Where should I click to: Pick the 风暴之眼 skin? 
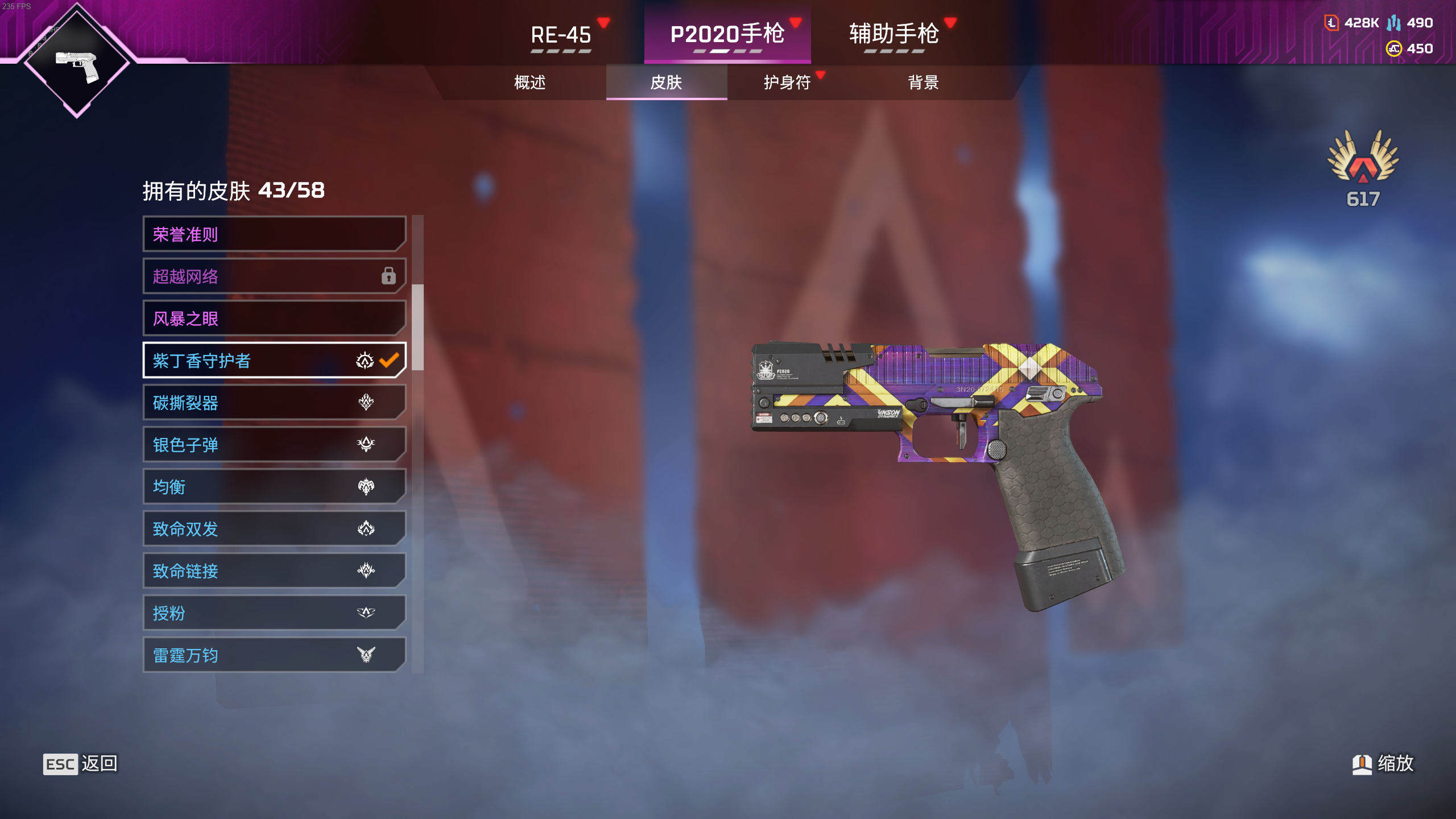(x=274, y=318)
